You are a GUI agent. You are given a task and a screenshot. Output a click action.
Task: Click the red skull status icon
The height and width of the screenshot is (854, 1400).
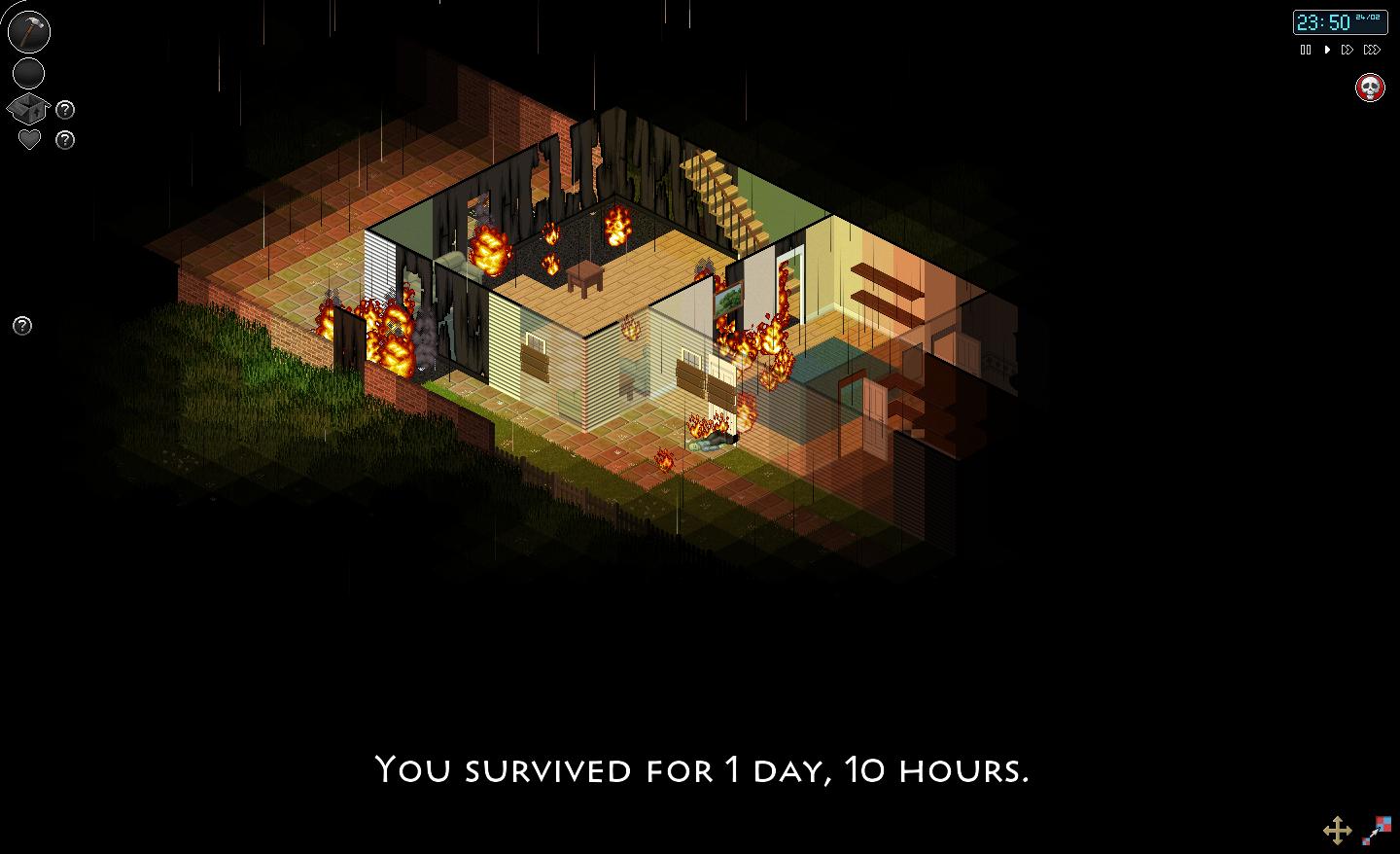[x=1370, y=88]
